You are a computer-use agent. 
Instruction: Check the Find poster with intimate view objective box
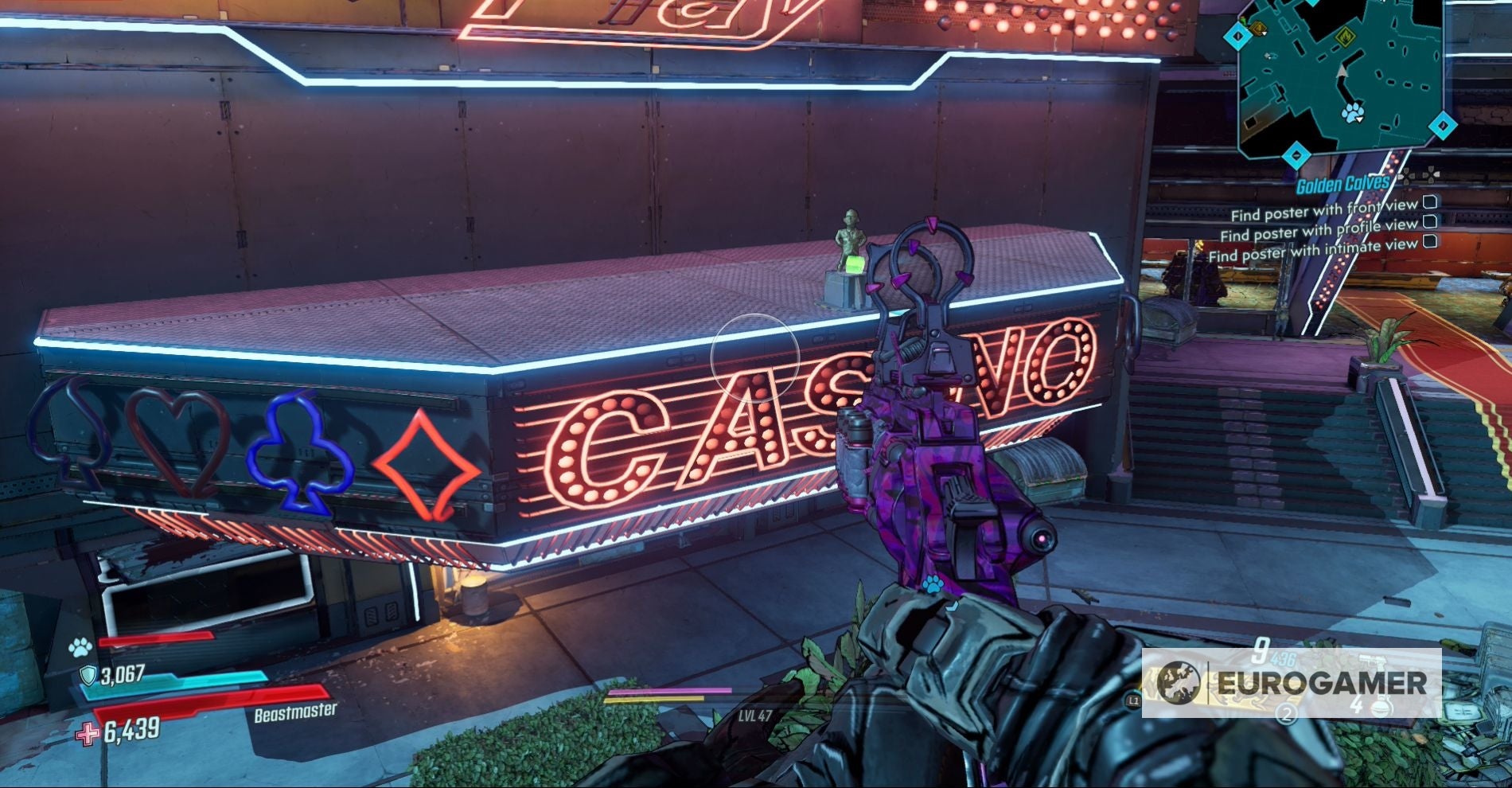(x=1430, y=241)
